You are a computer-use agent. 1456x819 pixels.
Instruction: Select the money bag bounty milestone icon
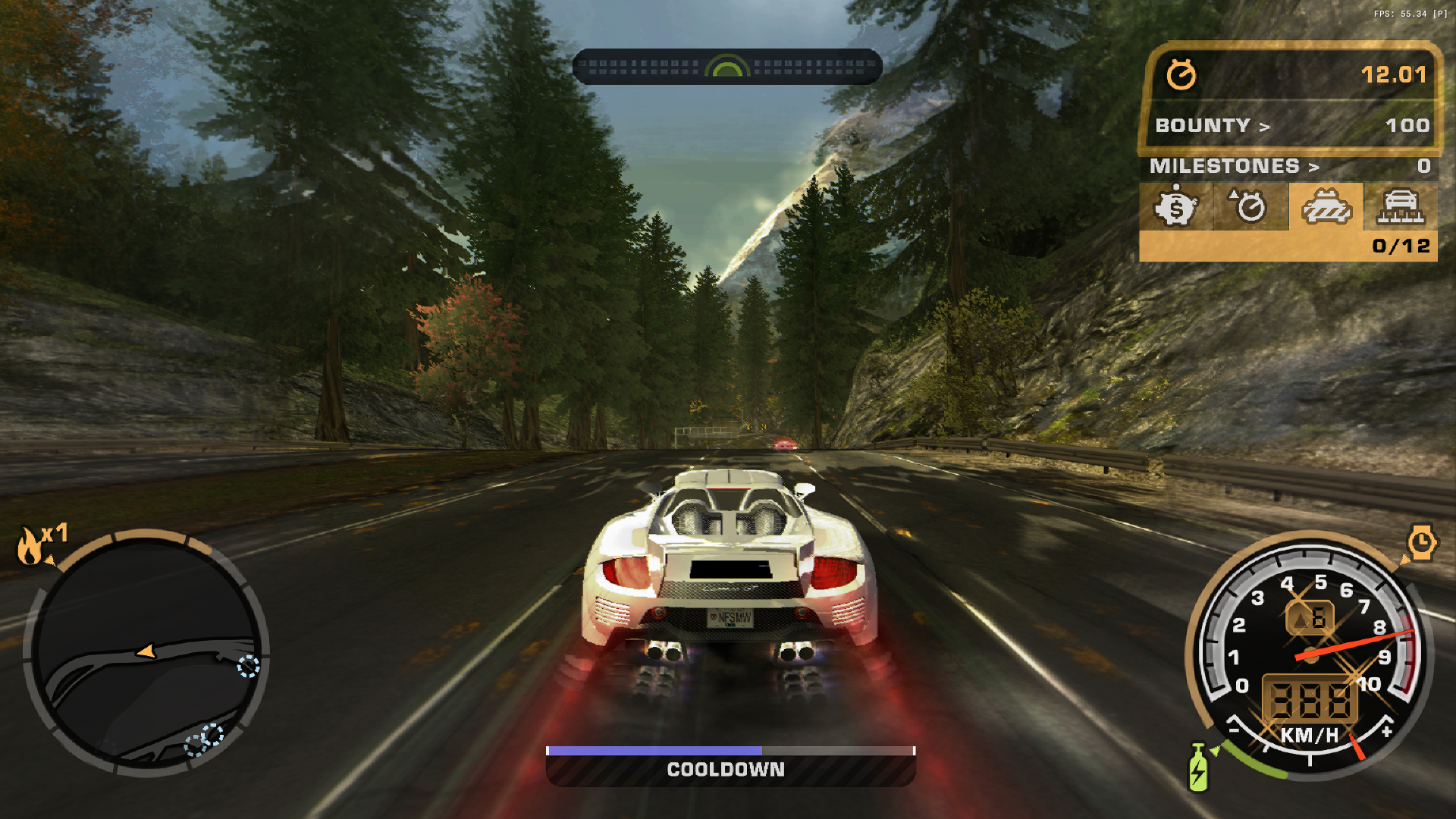[1175, 206]
